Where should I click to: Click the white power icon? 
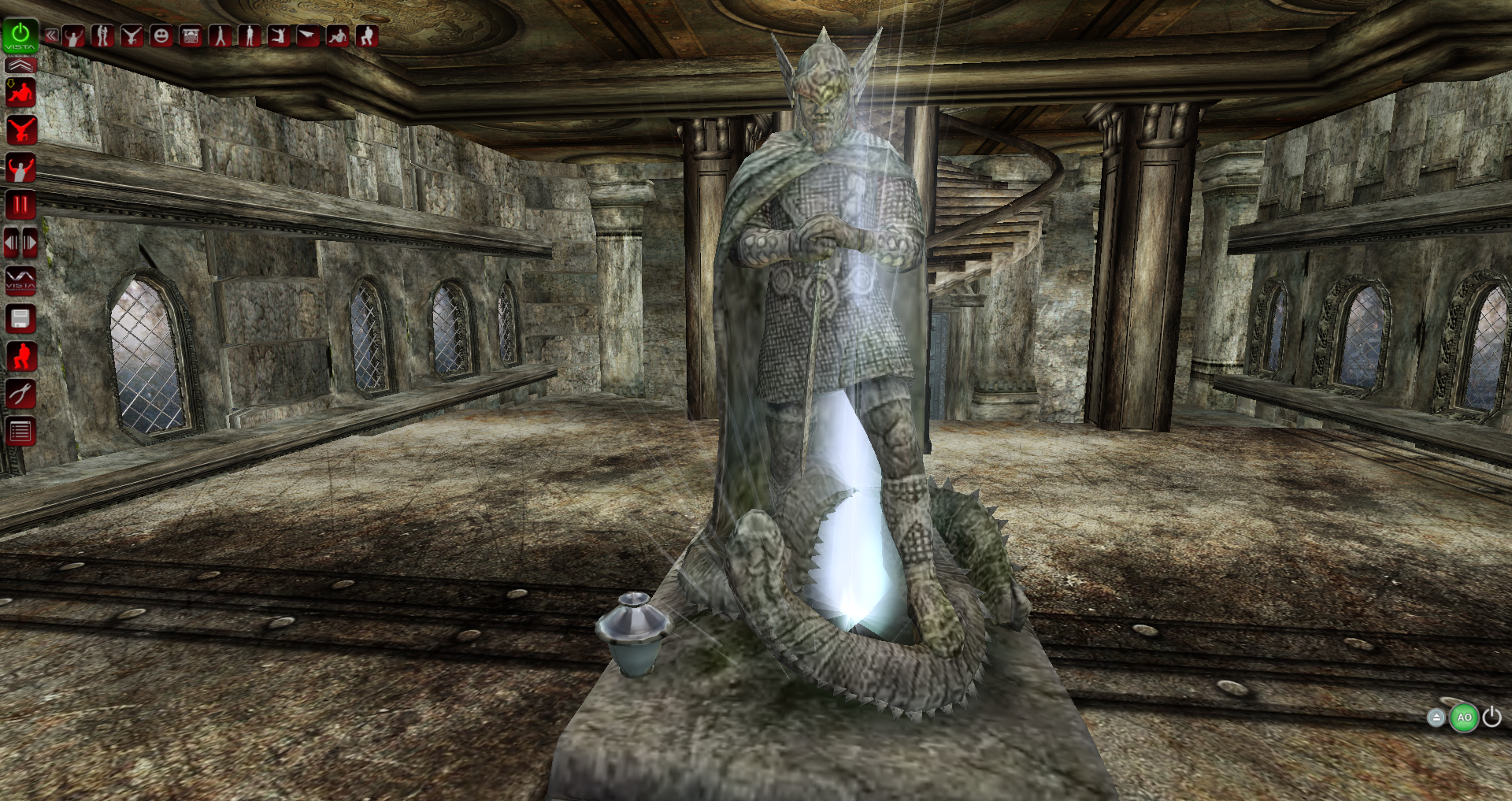point(1492,717)
